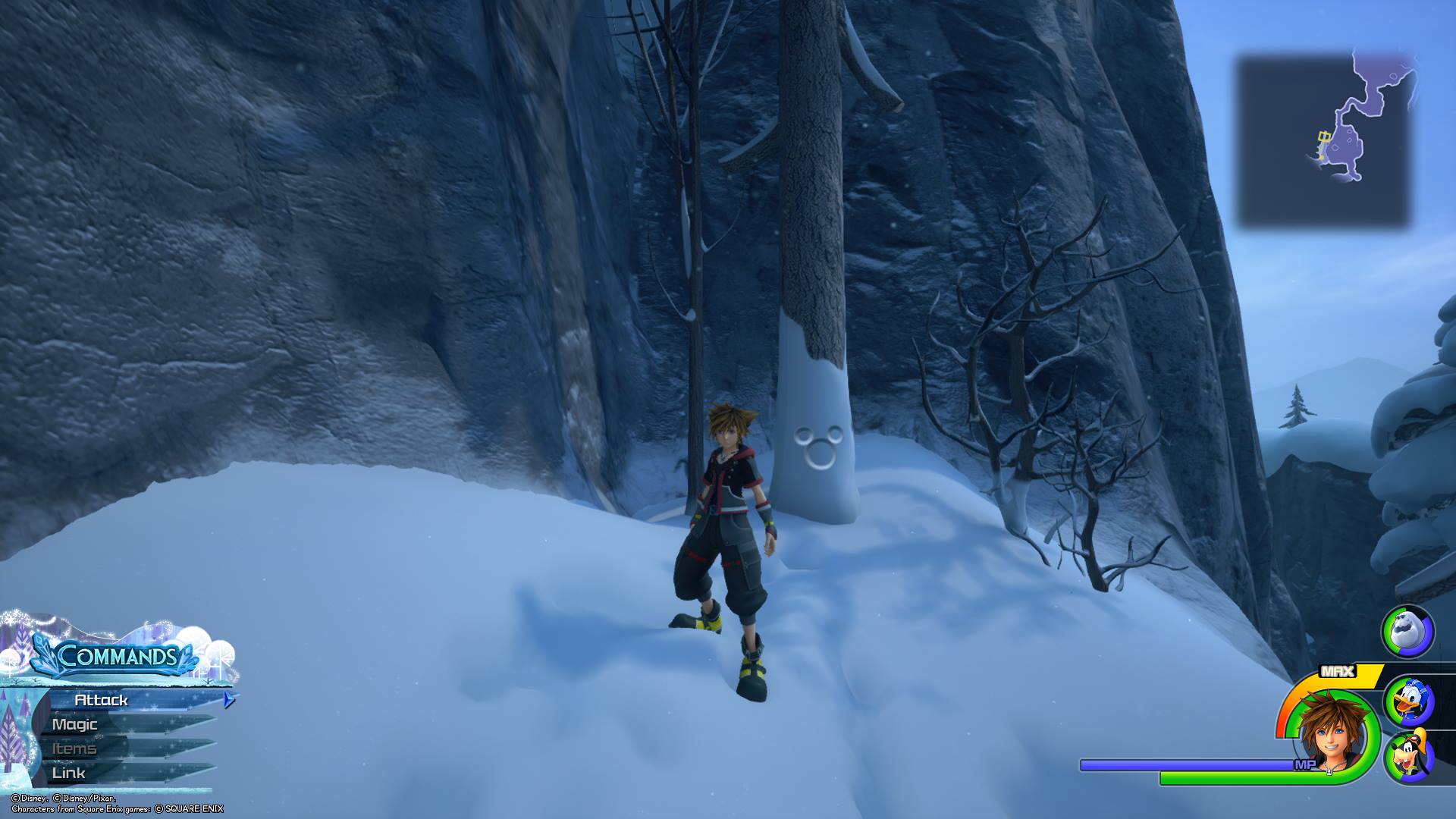Click Donald's party portrait

[x=1408, y=702]
